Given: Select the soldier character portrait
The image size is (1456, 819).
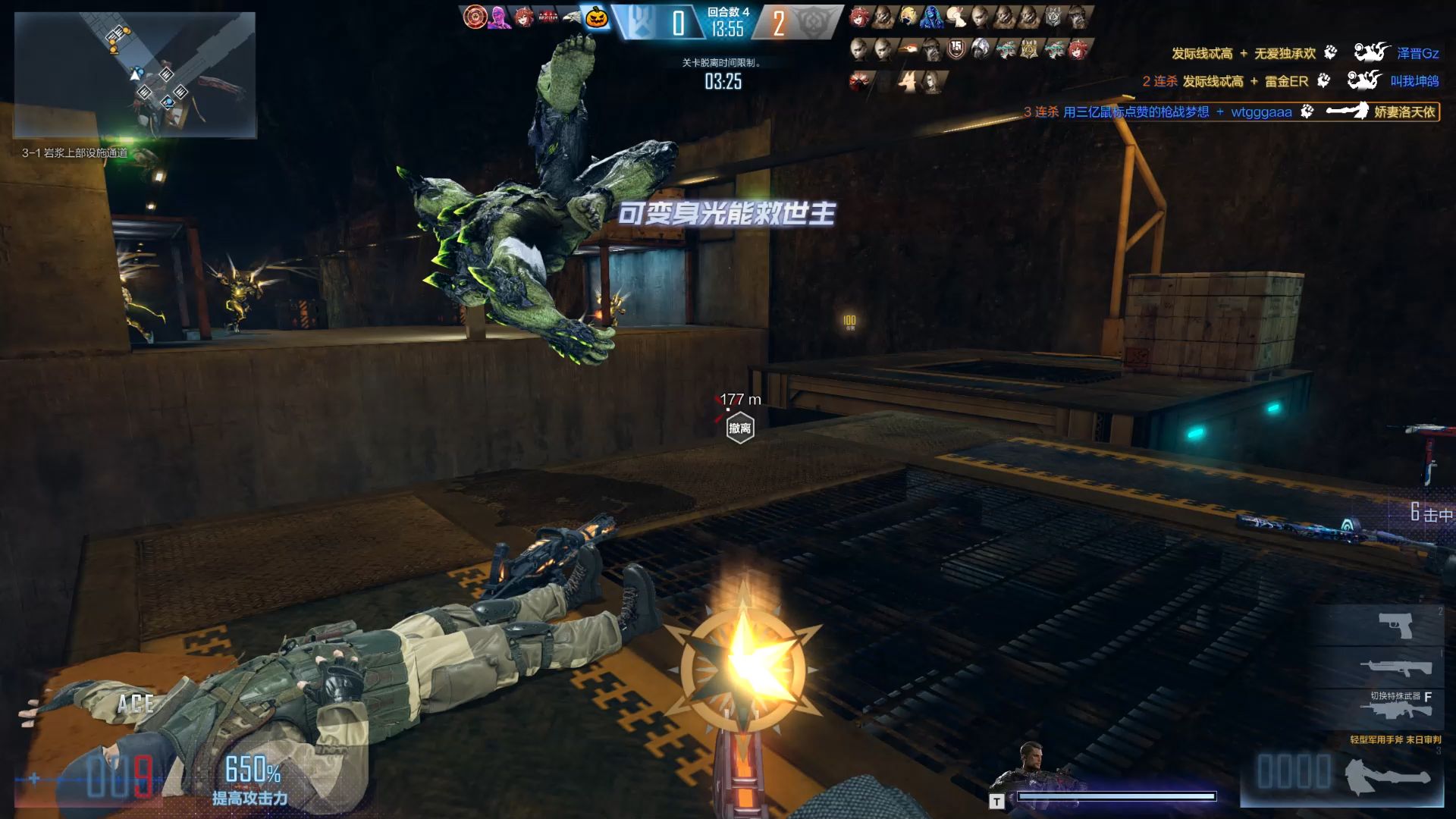Looking at the screenshot, I should [1030, 767].
